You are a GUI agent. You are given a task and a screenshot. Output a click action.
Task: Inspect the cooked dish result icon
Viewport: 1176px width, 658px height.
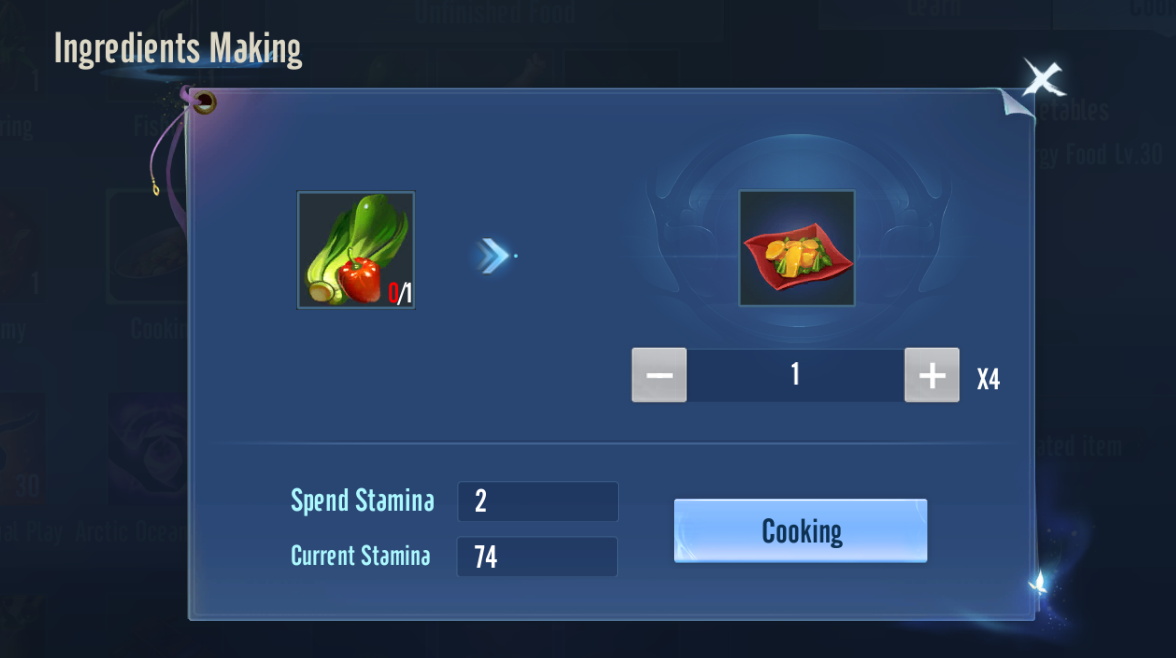(x=797, y=248)
